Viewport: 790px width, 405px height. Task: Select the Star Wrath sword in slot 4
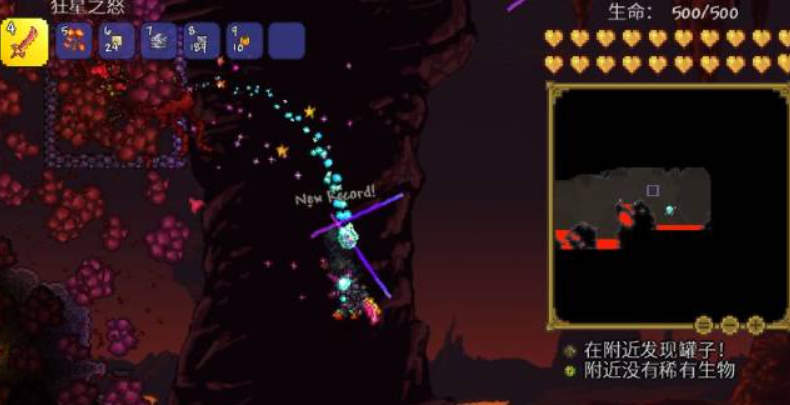tap(24, 40)
